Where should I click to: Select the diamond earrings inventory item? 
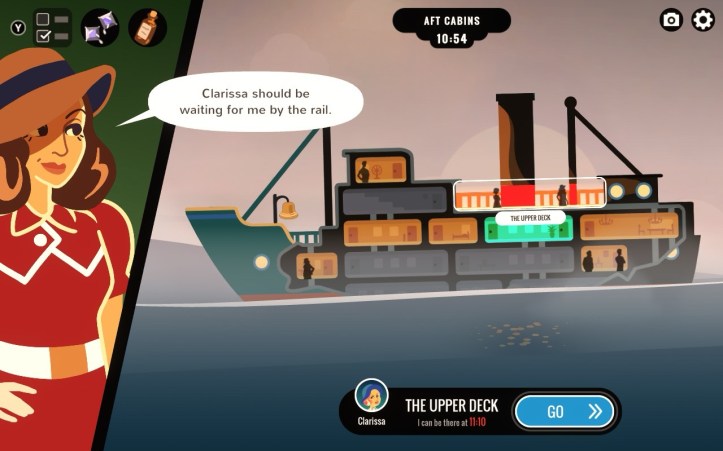(100, 27)
